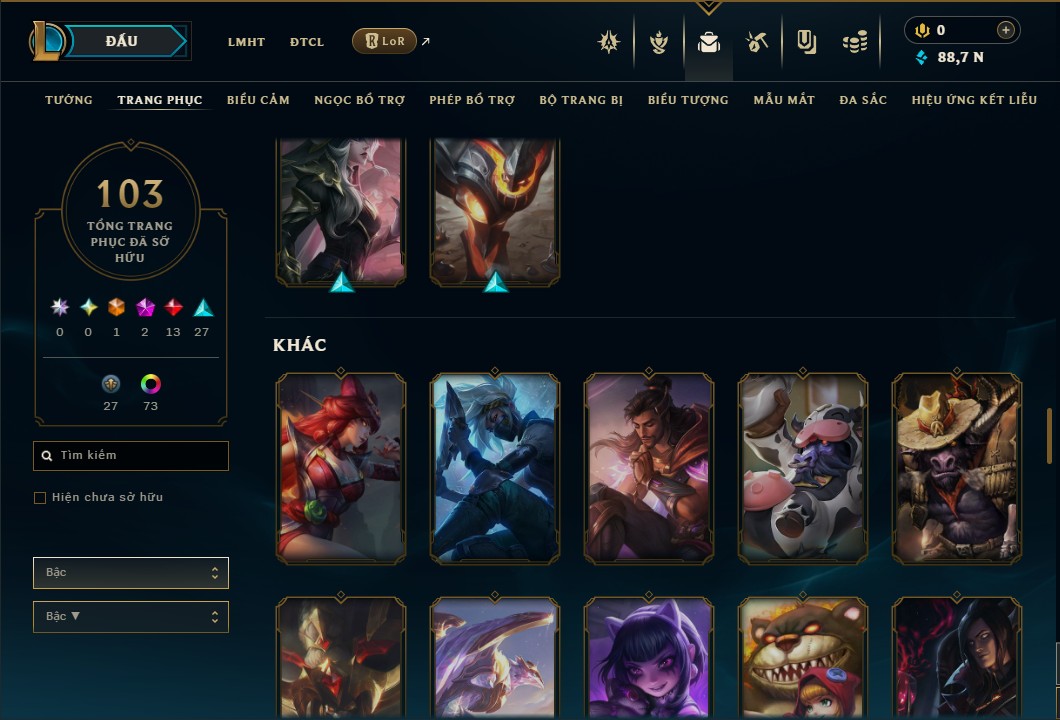Screen dimensions: 1060x720
Task: Add currency with the plus button
Action: pyautogui.click(x=1006, y=30)
